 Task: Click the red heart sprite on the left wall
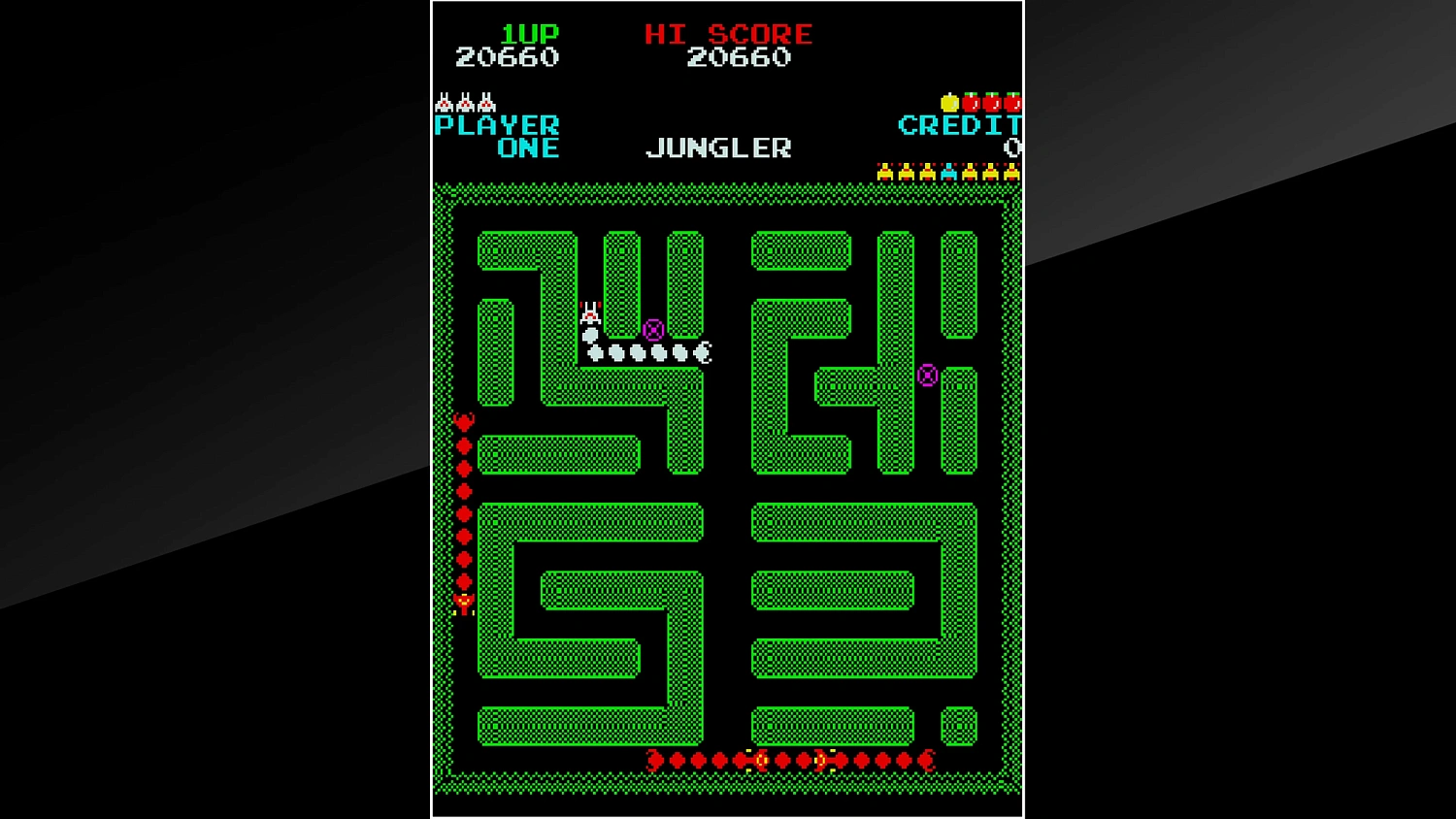point(464,421)
